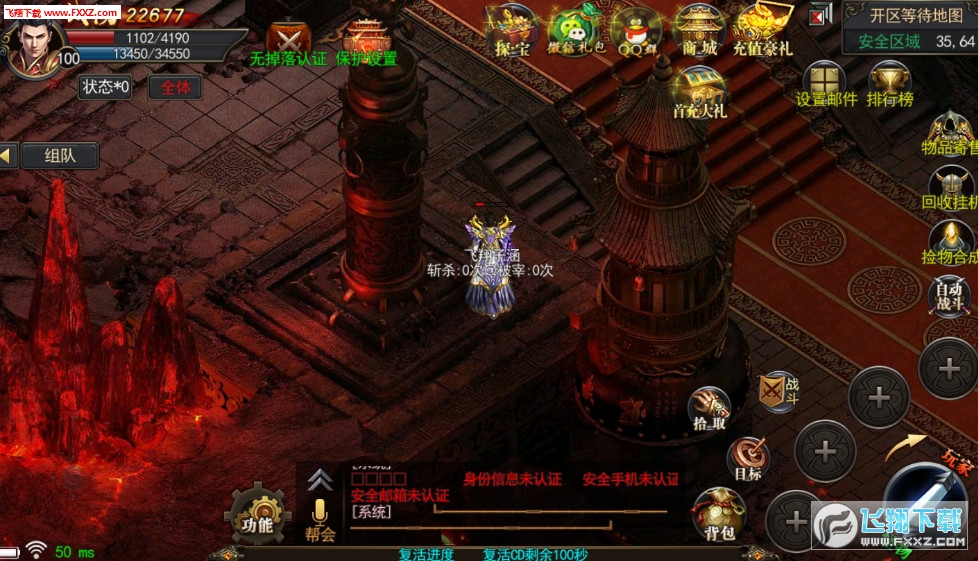Open the 首充大礼 first-recharge gift chest
The width and height of the screenshot is (978, 561).
699,92
